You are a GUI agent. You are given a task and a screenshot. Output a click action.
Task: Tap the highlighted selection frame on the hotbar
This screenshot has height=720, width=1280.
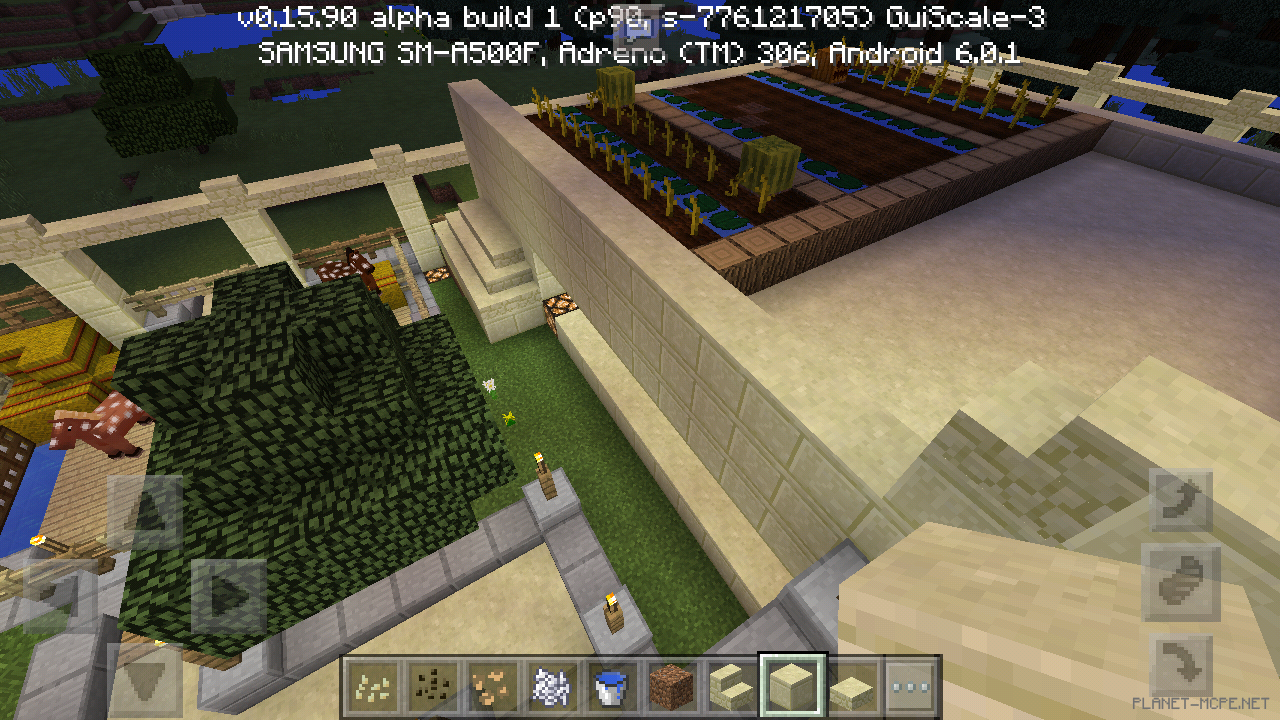(x=790, y=685)
